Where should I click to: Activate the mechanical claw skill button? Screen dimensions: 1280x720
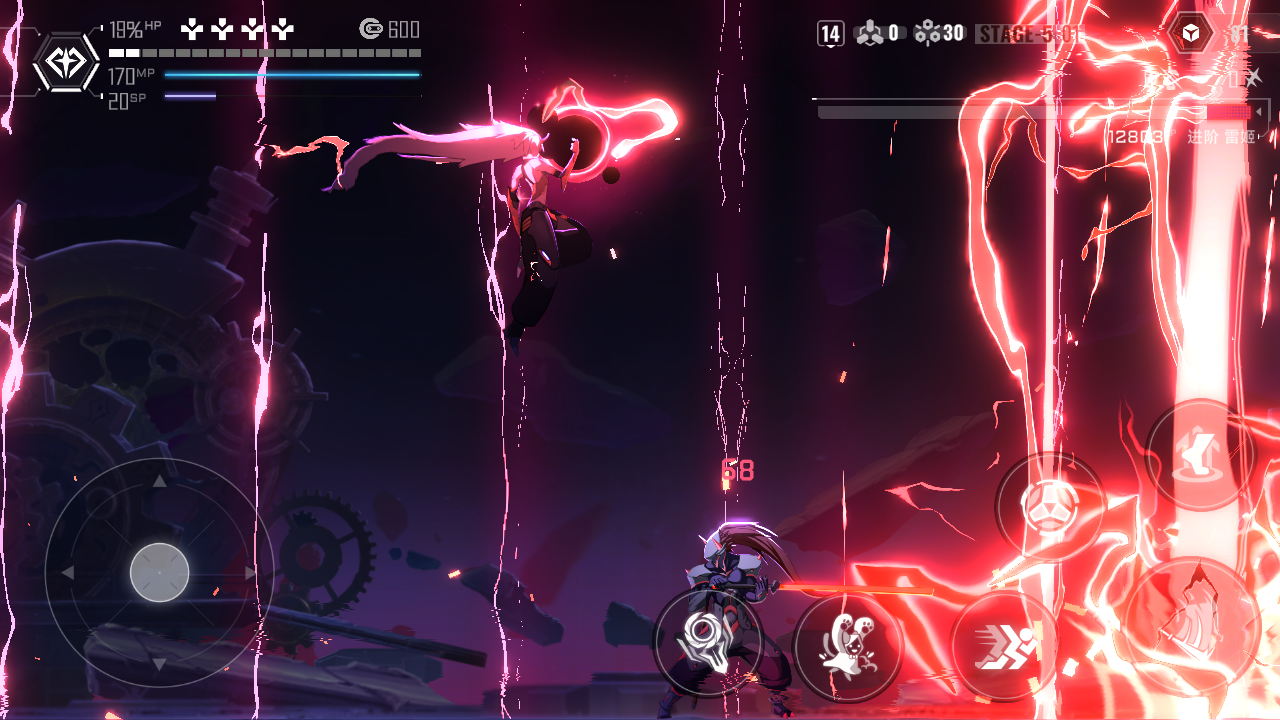pyautogui.click(x=708, y=641)
